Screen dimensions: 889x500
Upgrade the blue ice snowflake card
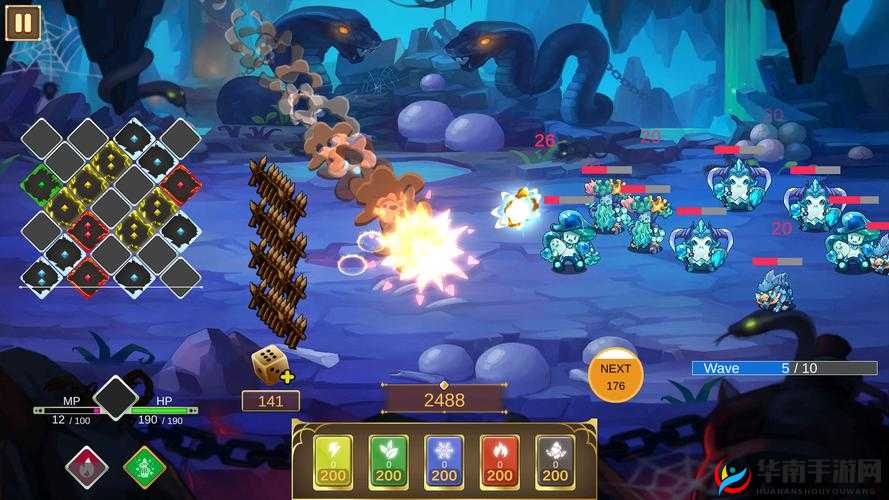(444, 460)
